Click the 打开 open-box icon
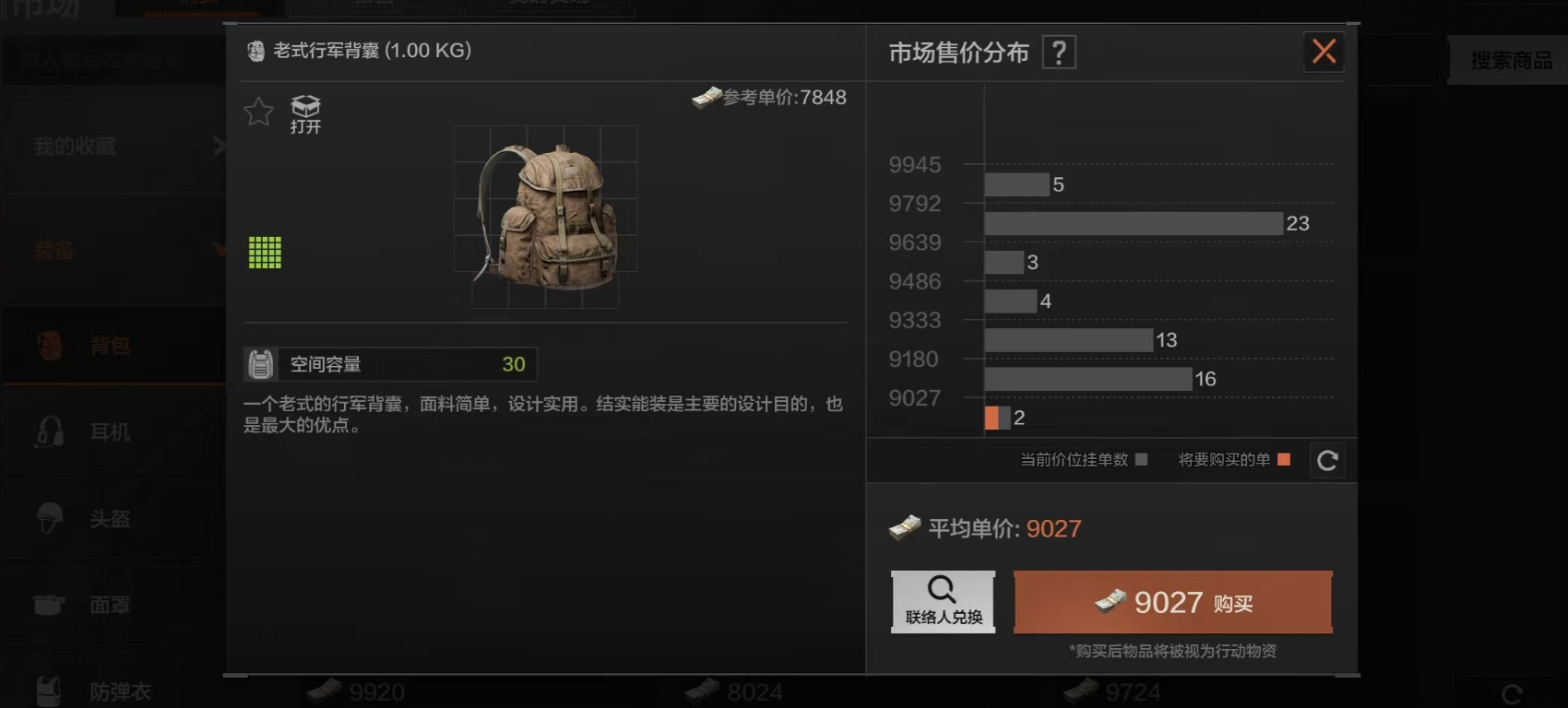The image size is (1568, 708). click(304, 106)
